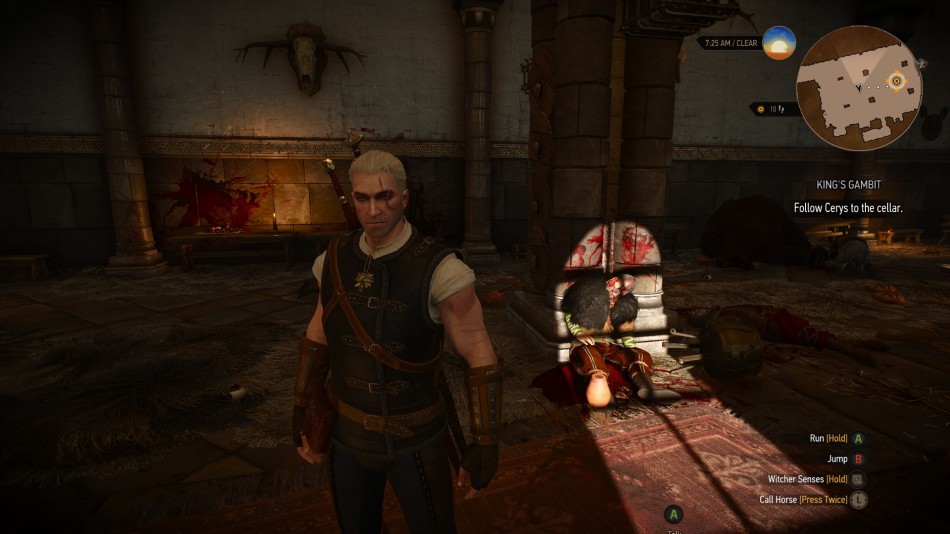Click the circular minimap
This screenshot has width=950, height=534.
859,88
